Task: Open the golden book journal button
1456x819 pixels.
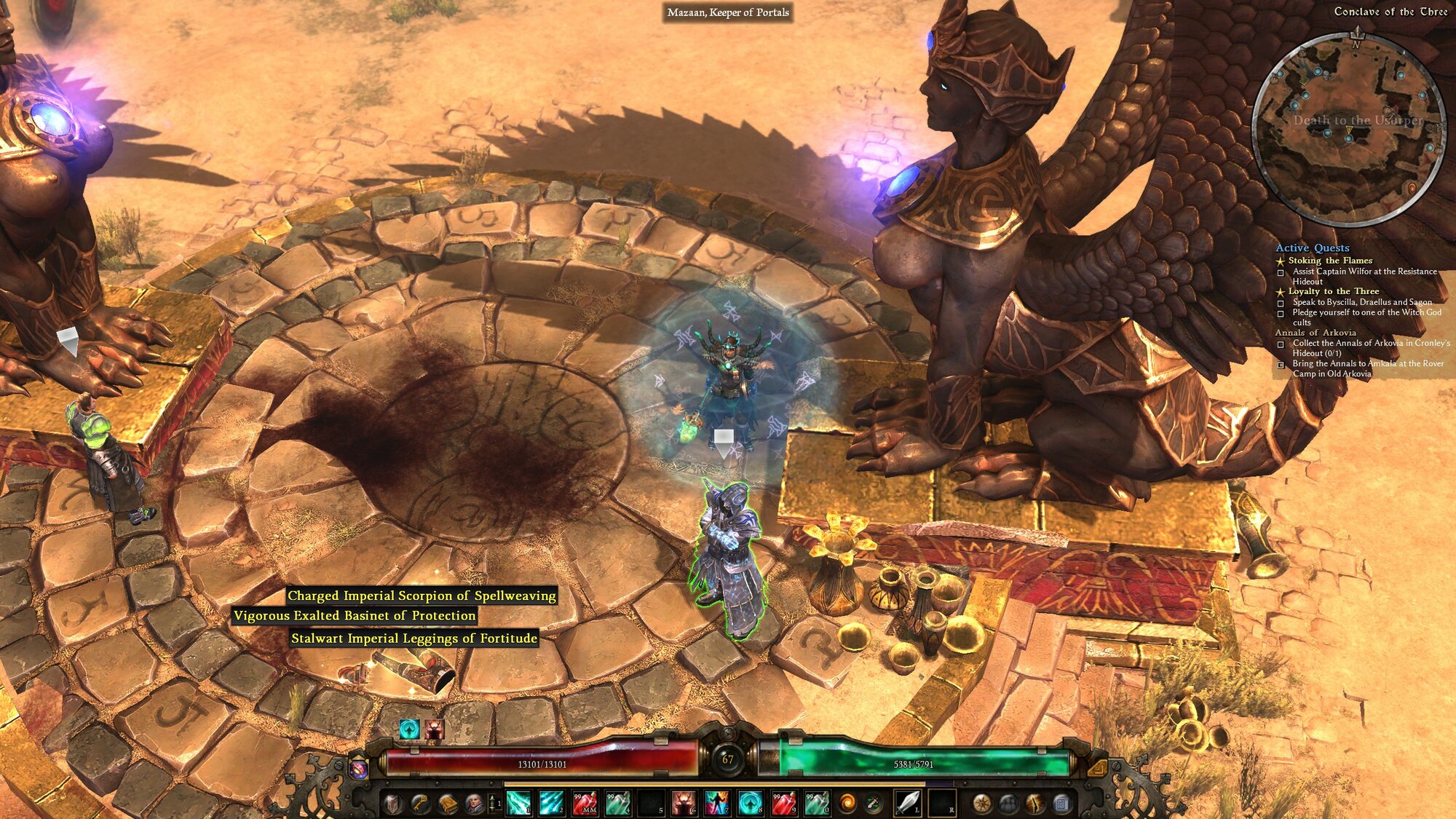Action: tap(447, 804)
